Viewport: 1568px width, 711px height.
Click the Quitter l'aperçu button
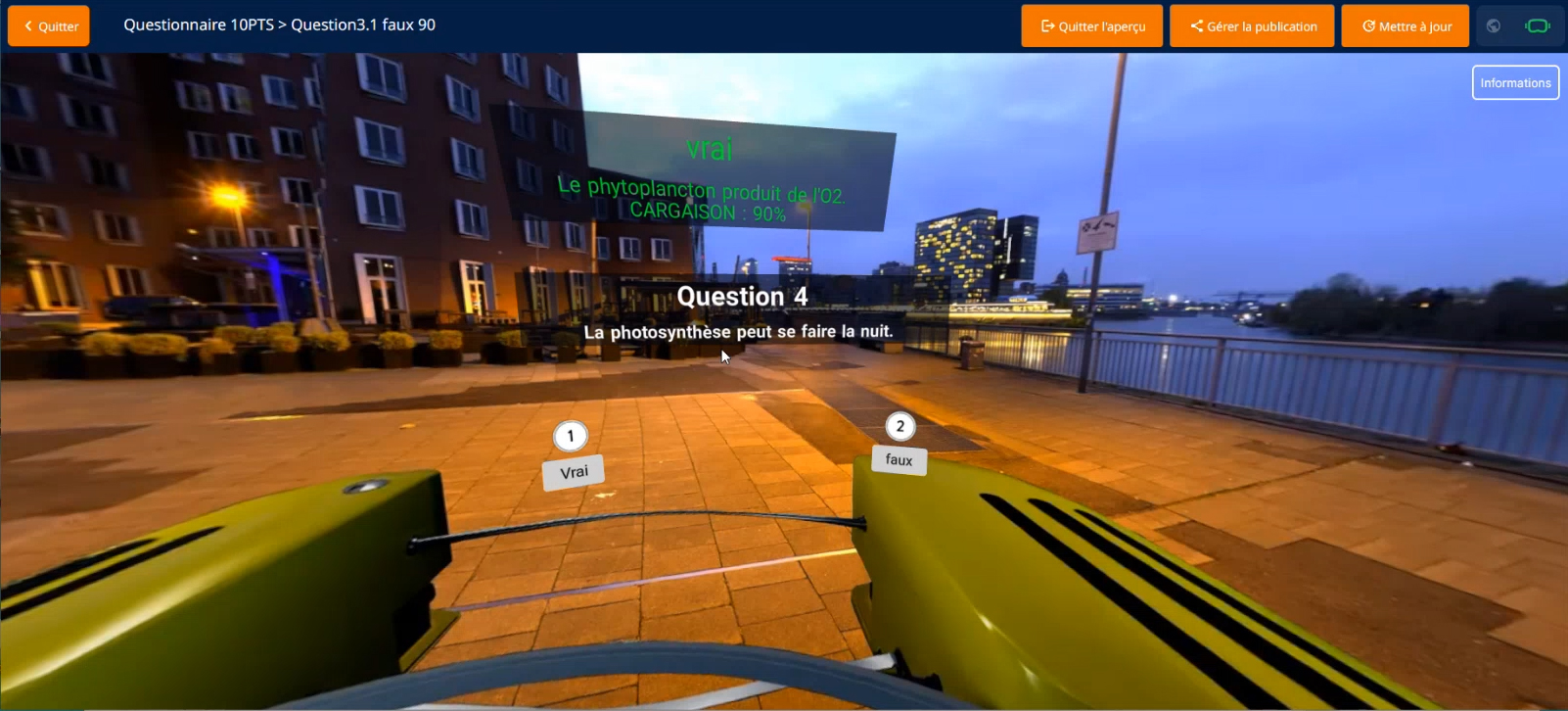(x=1091, y=25)
